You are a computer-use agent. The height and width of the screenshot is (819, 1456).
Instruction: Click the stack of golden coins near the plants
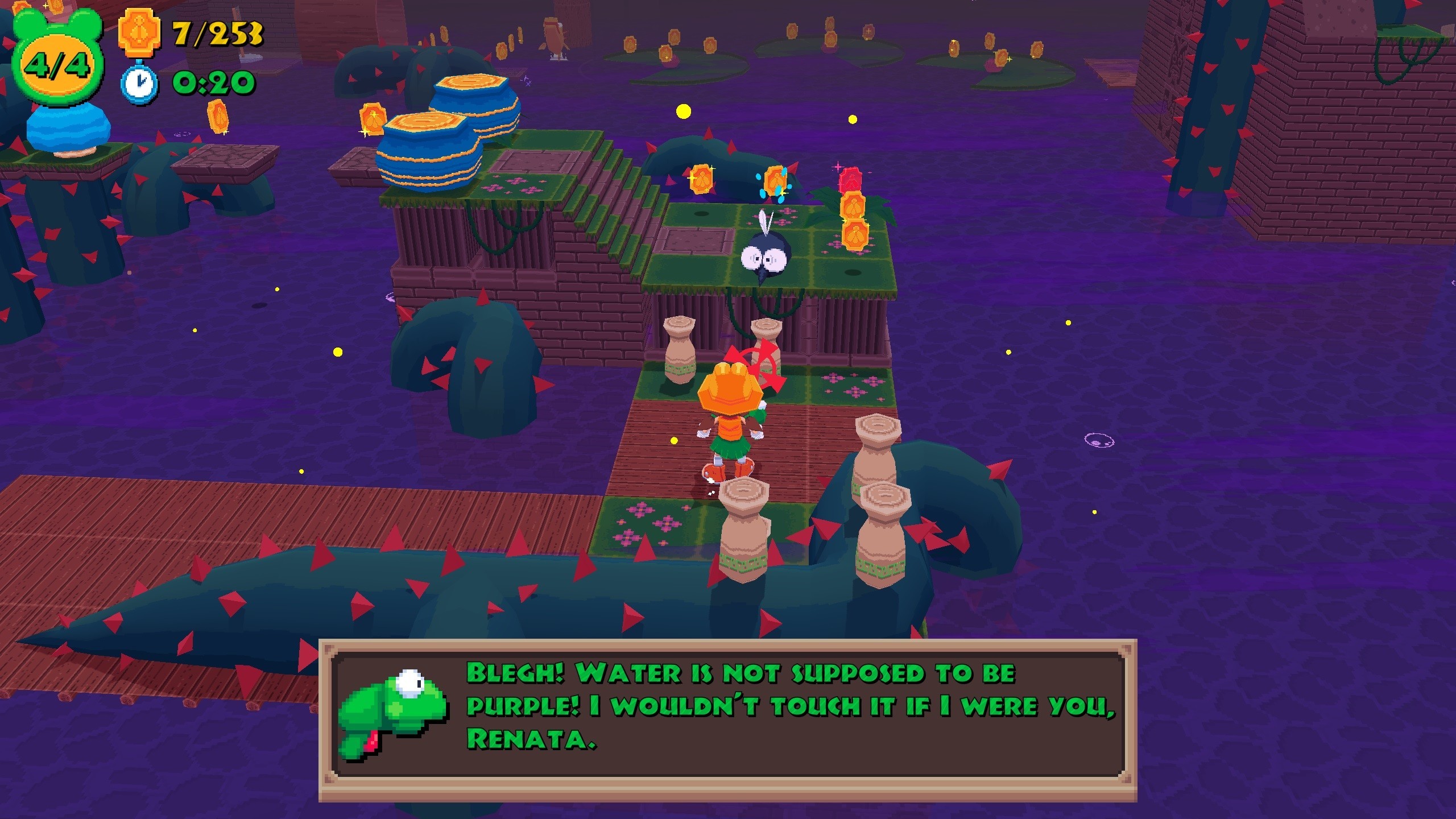pyautogui.click(x=854, y=219)
